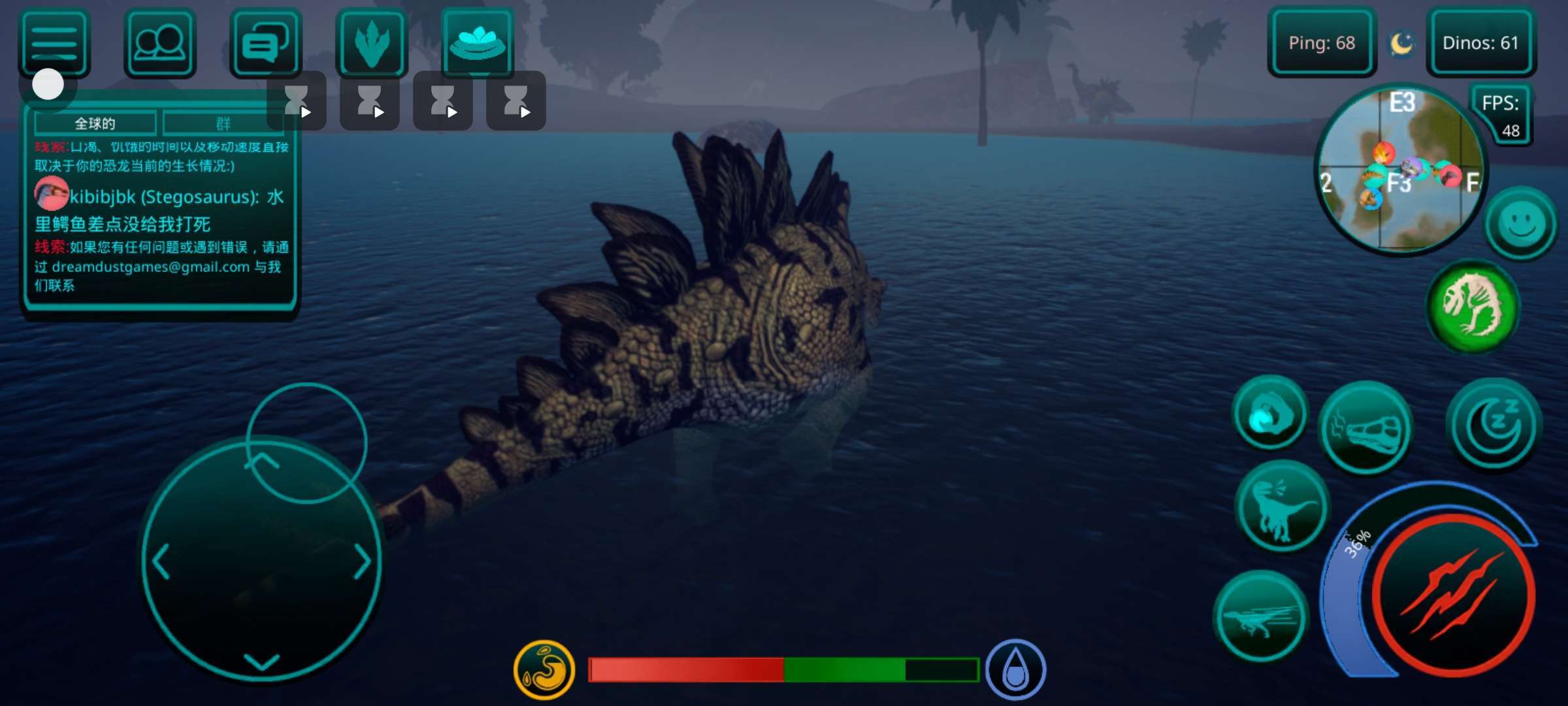Attack with the red claw slash button
1568x706 pixels.
pyautogui.click(x=1454, y=595)
